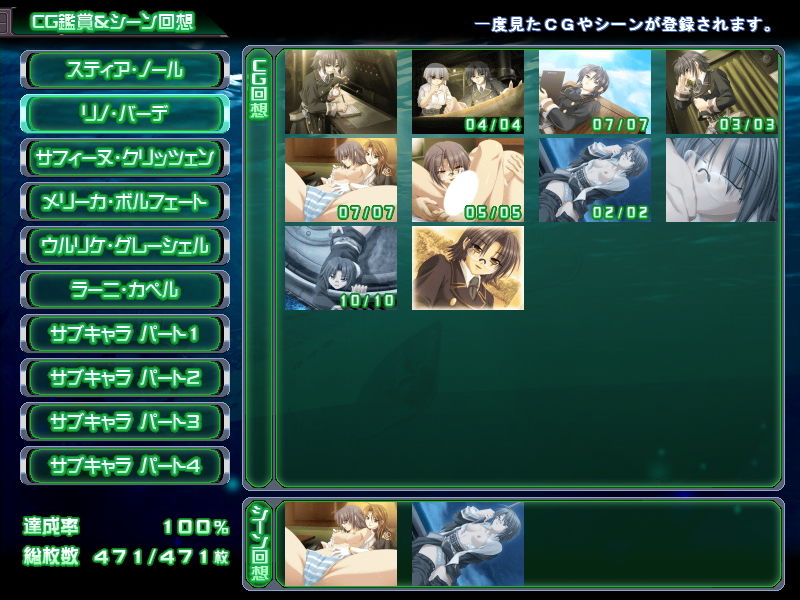Screen dimensions: 800x600
Task: Switch to サブキャラ パート3
Action: 125,422
